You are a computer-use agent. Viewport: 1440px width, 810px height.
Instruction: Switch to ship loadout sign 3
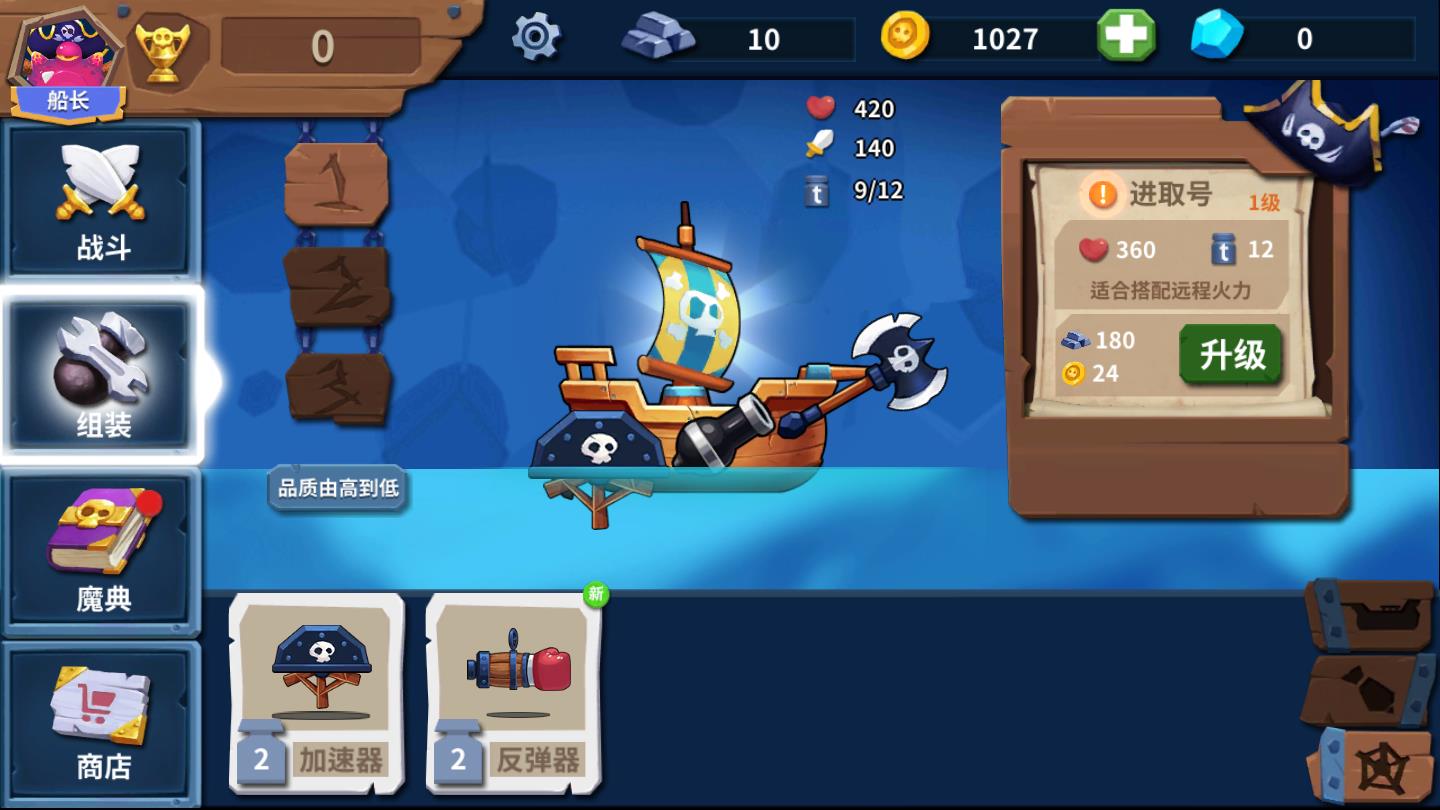336,387
